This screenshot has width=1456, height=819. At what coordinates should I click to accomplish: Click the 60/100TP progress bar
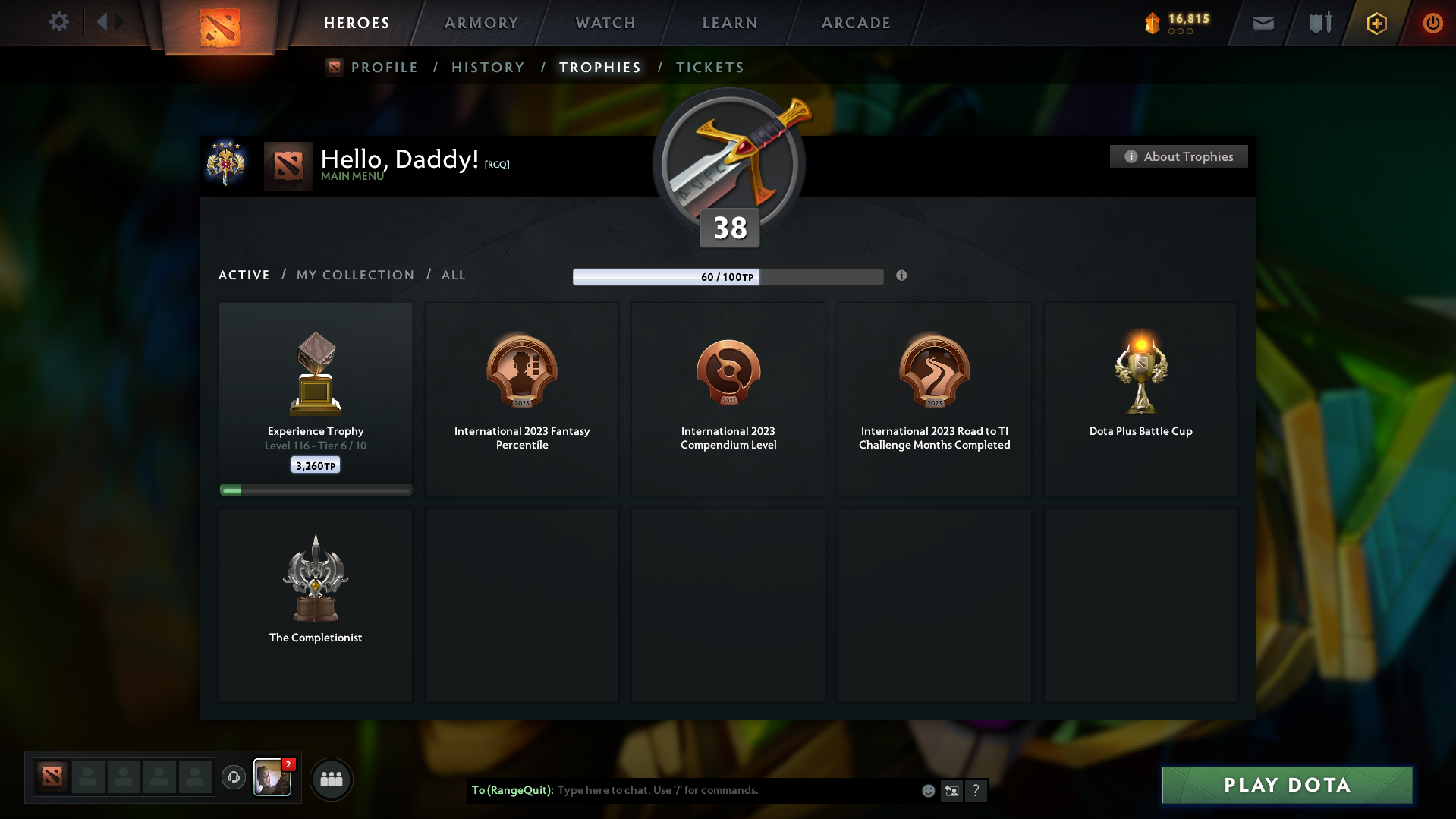coord(728,276)
